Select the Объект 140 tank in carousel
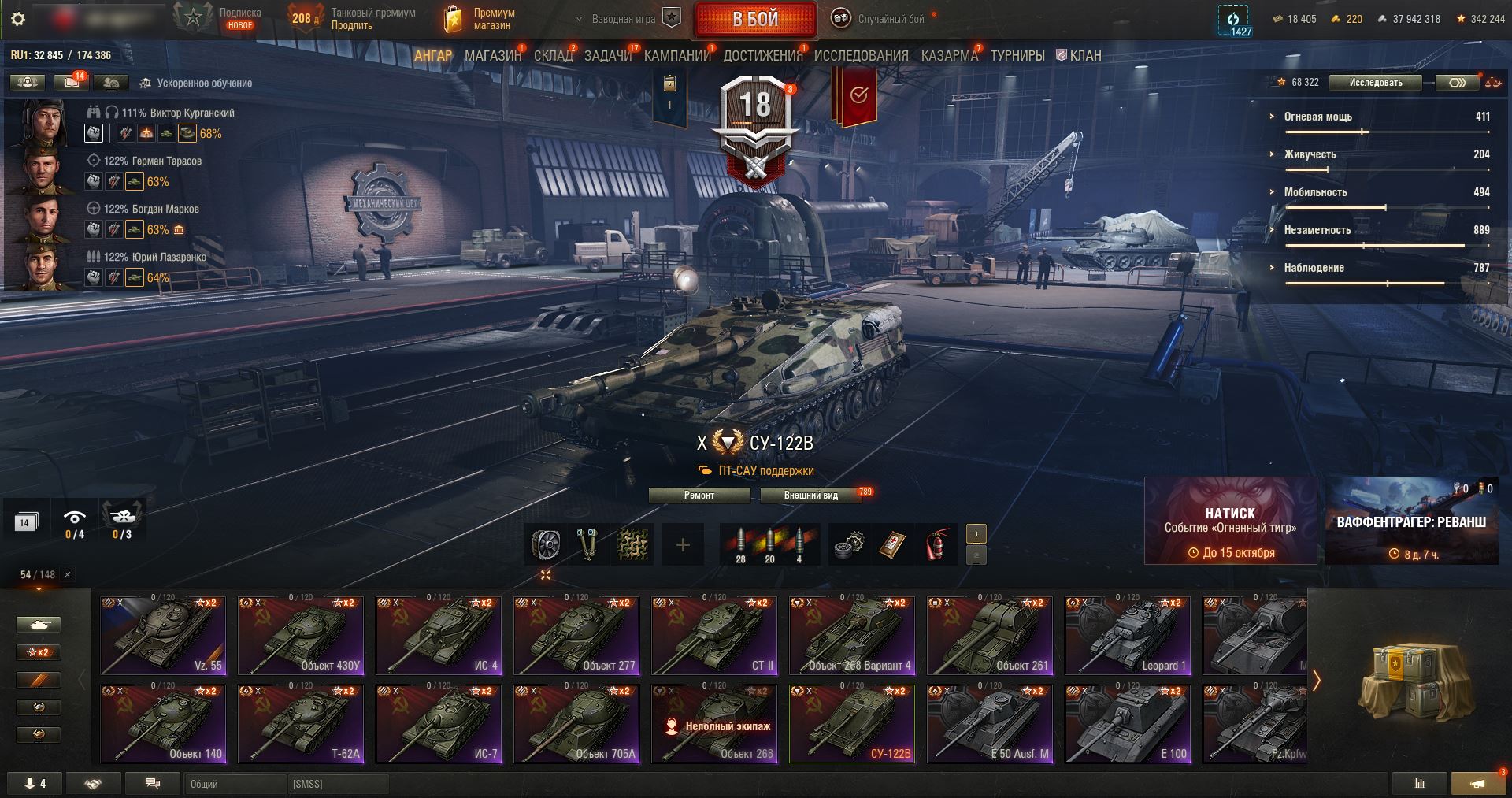The width and height of the screenshot is (1512, 798). click(x=163, y=723)
